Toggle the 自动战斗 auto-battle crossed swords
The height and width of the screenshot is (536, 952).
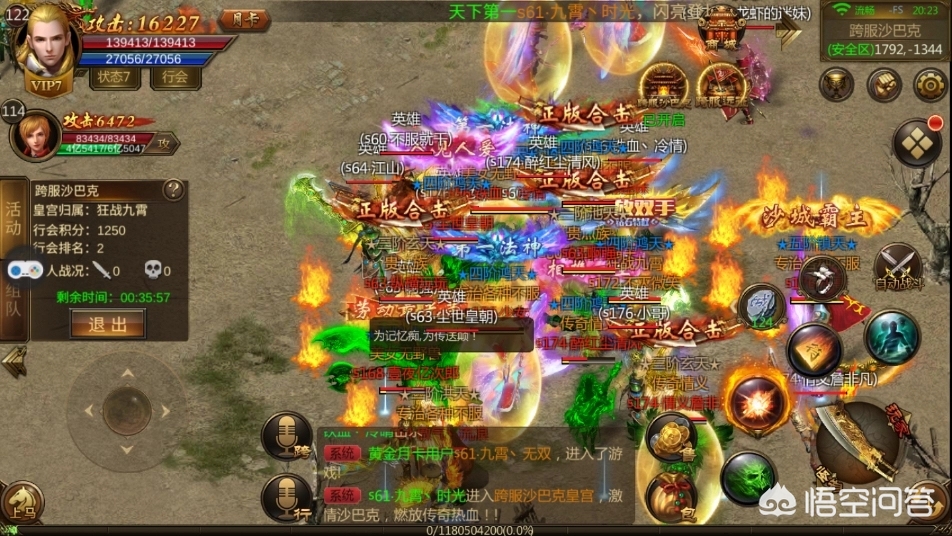[897, 267]
